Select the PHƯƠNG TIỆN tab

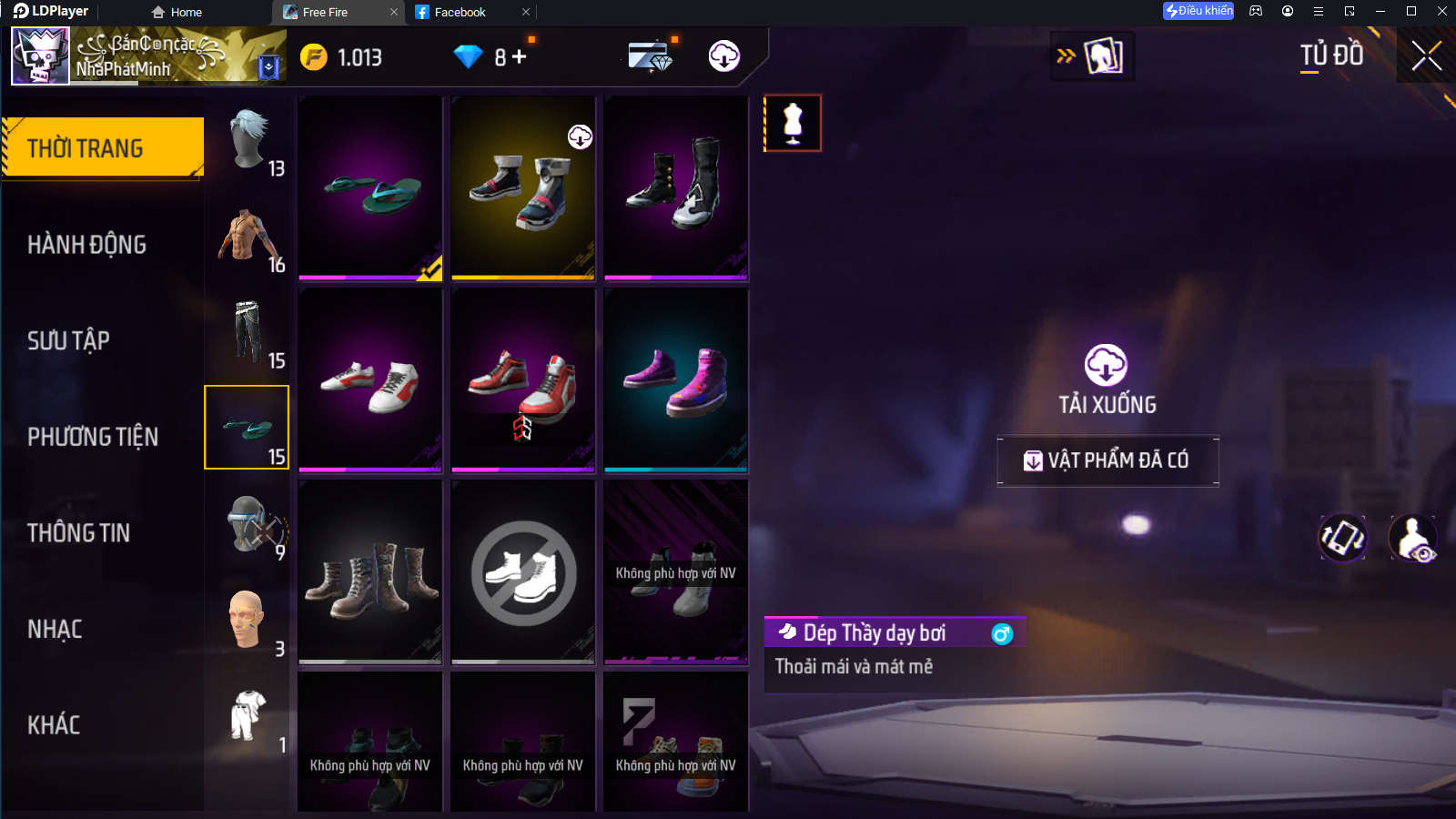point(93,437)
